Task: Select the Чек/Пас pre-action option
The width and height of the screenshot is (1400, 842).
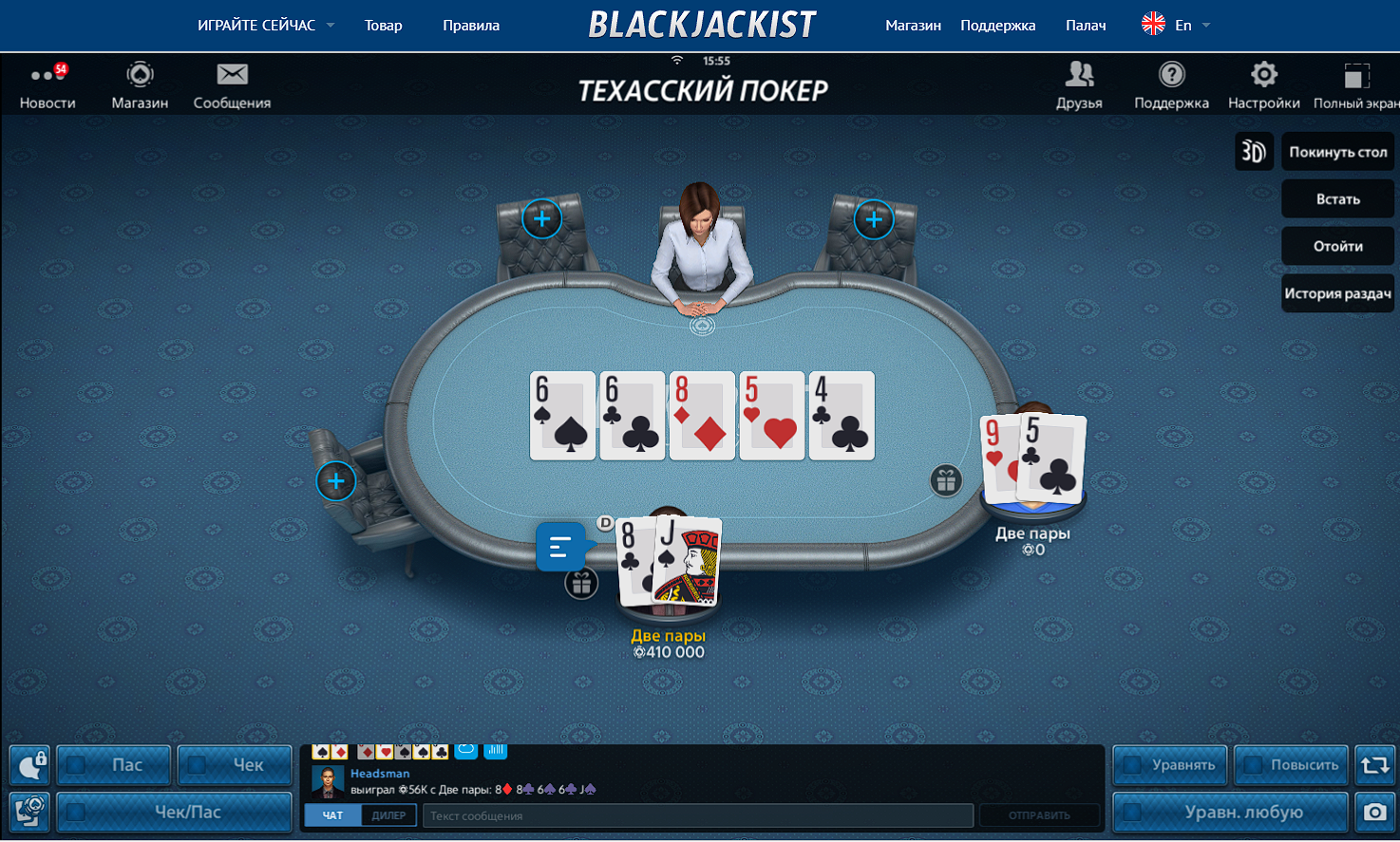Action: click(77, 813)
